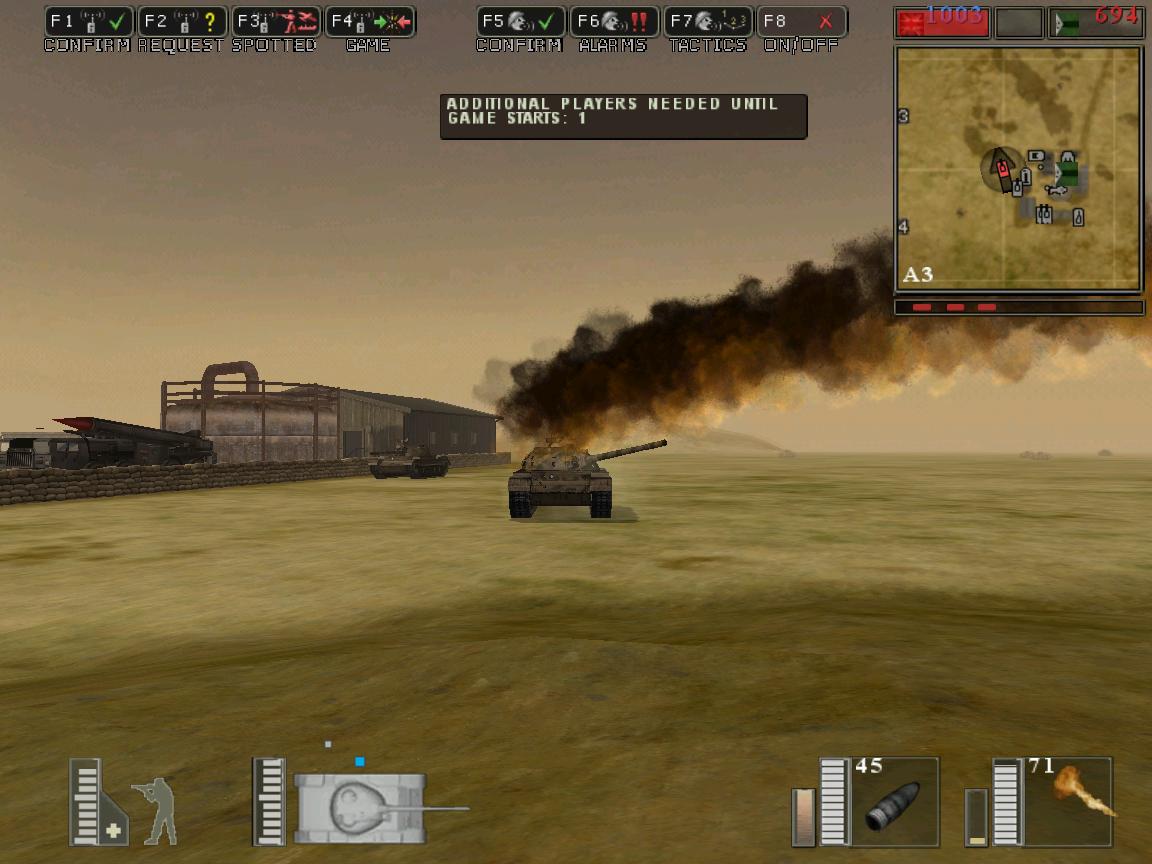Click the tank vehicle status icon

362,806
